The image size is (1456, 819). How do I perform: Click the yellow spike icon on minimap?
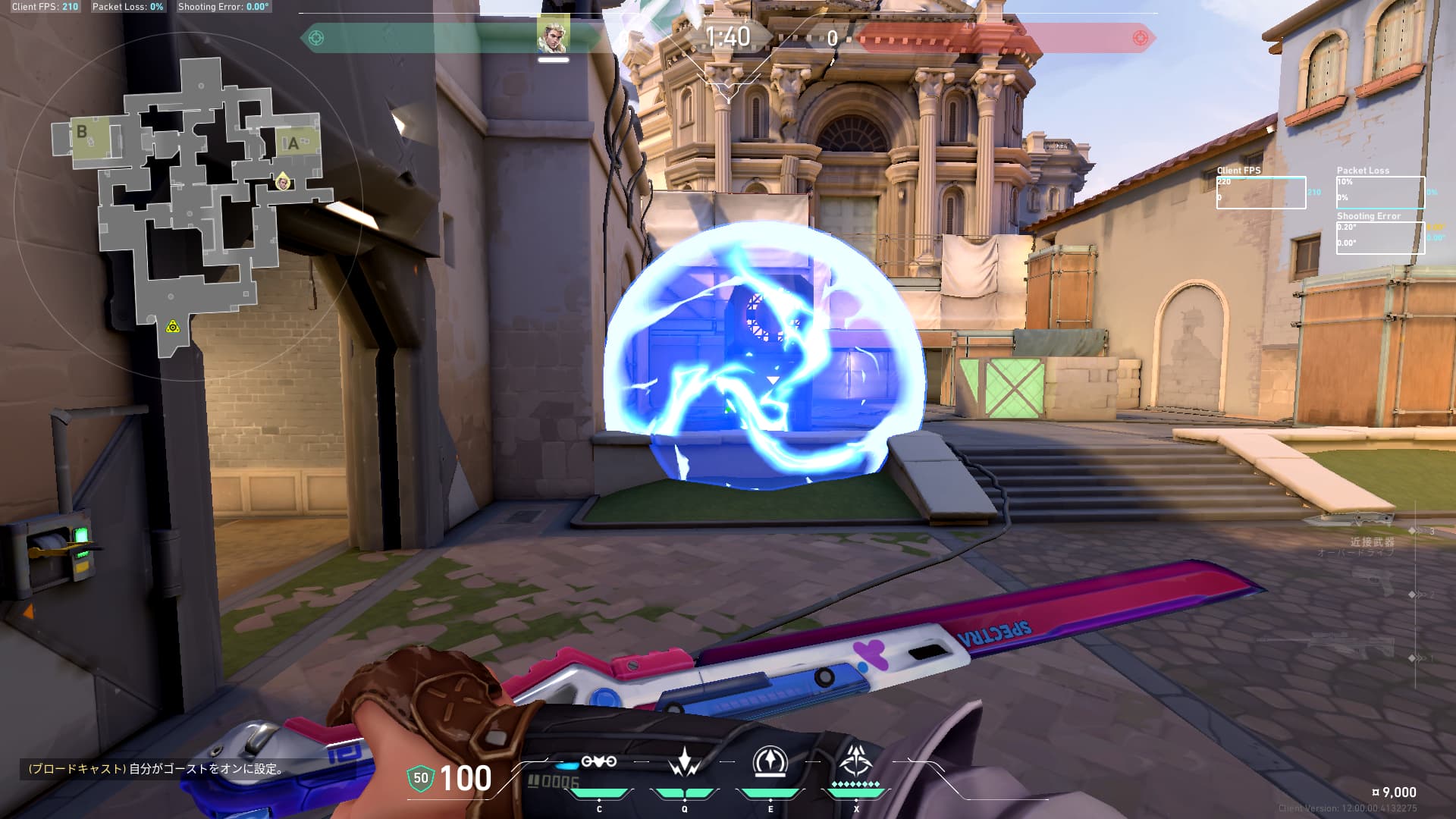[x=173, y=327]
